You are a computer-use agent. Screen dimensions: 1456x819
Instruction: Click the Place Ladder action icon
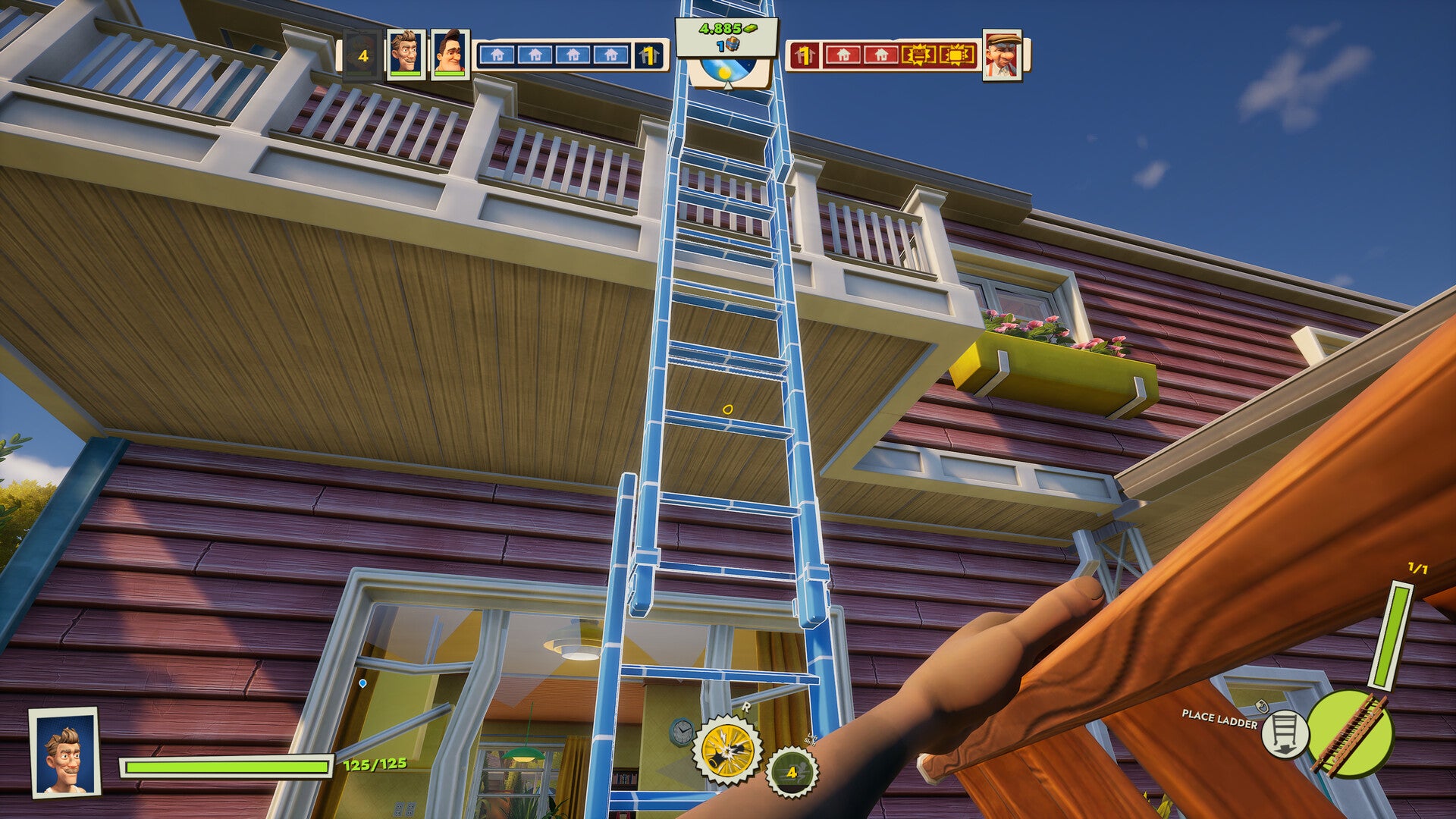coord(1285,733)
